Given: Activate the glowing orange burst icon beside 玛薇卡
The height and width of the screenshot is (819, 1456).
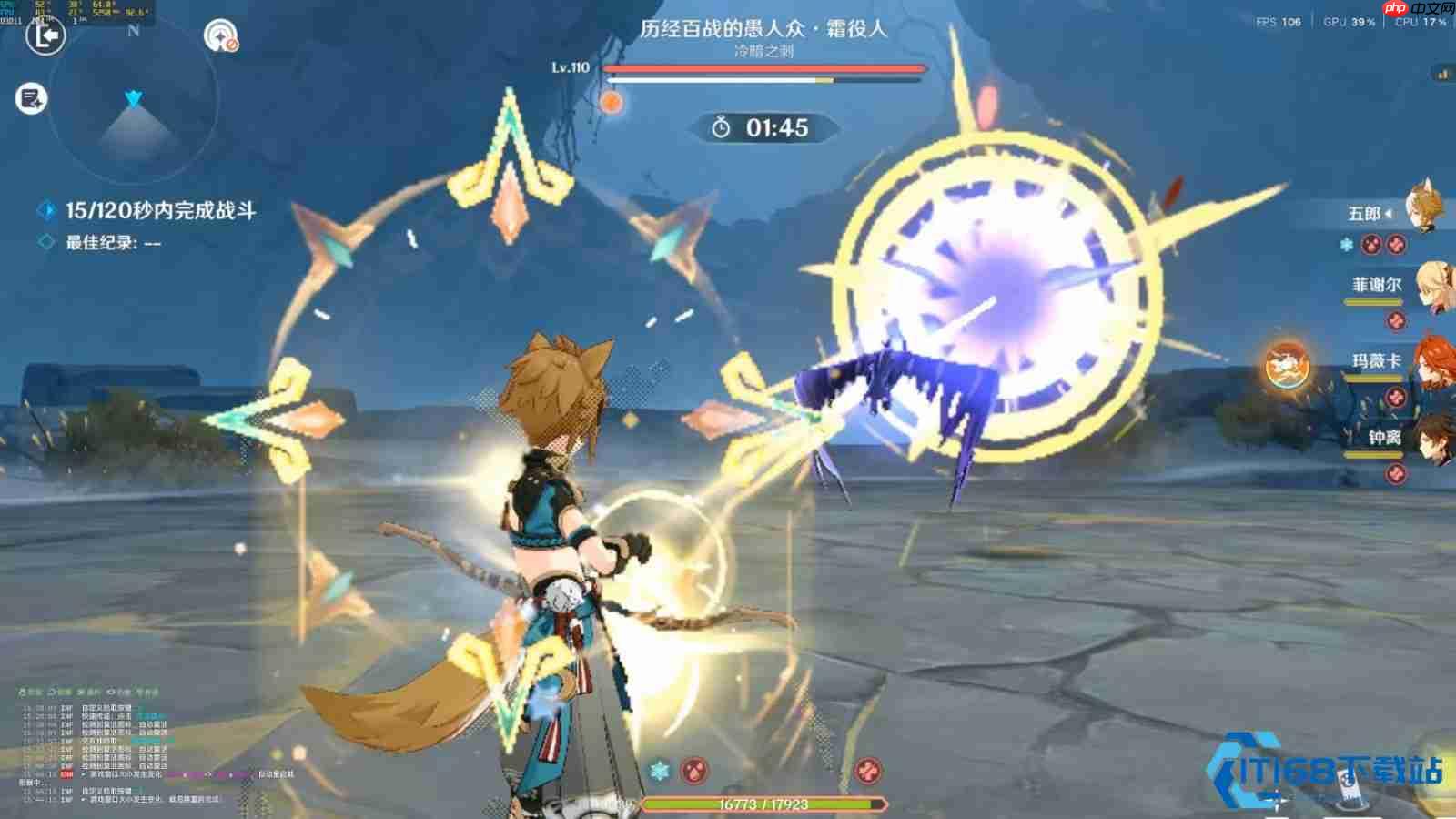Looking at the screenshot, I should (x=1288, y=367).
